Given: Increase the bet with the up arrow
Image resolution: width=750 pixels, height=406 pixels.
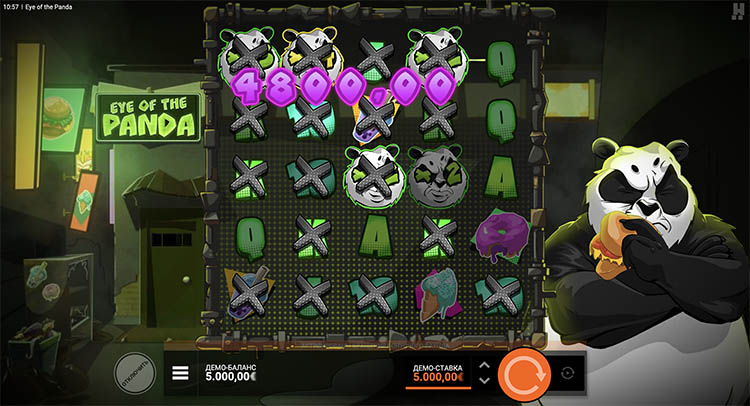Looking at the screenshot, I should 485,365.
